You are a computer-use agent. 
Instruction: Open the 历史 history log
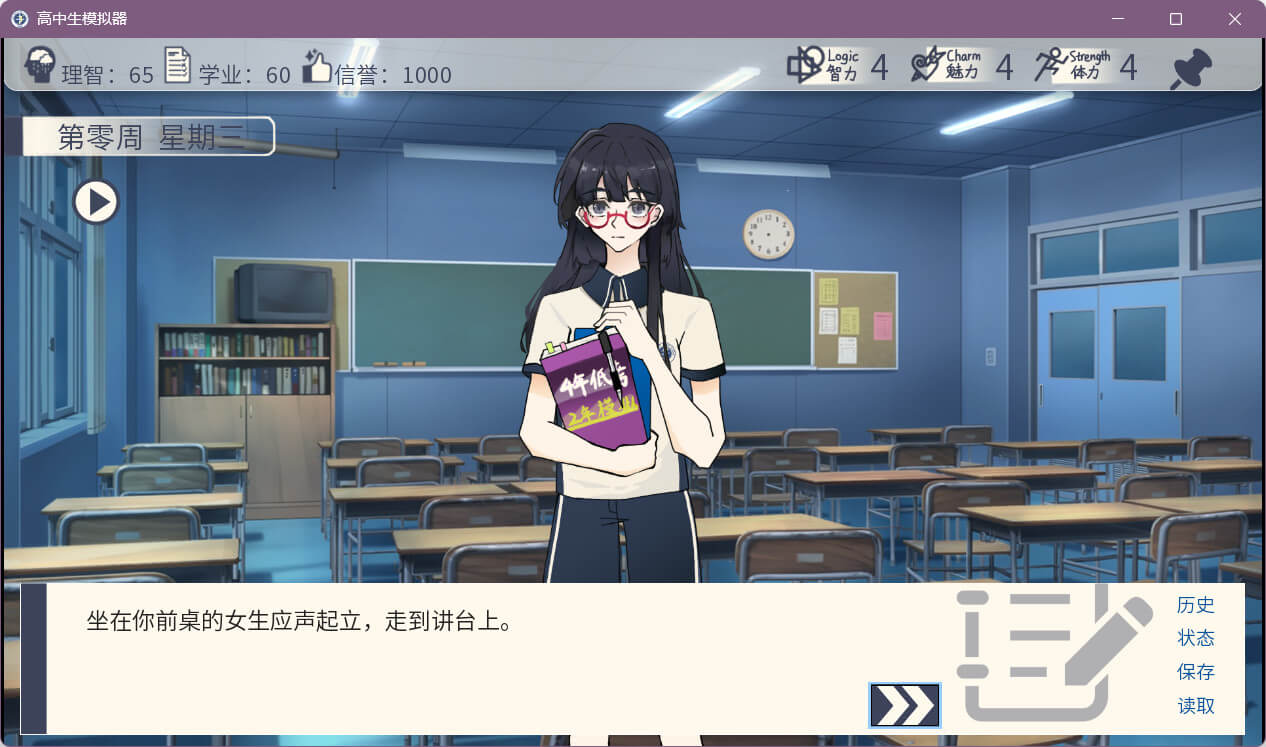coord(1195,605)
